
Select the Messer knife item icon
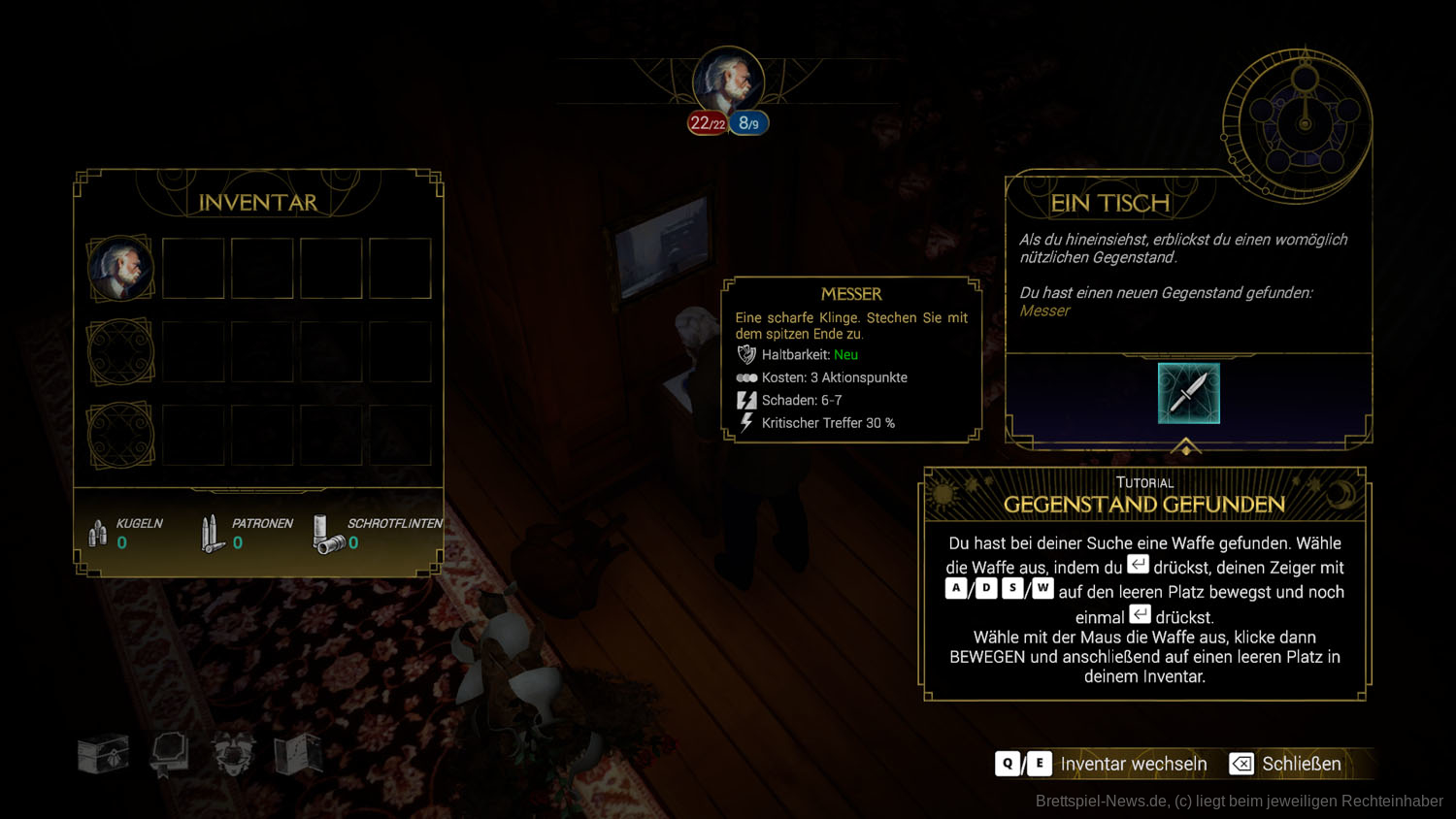click(x=1188, y=393)
